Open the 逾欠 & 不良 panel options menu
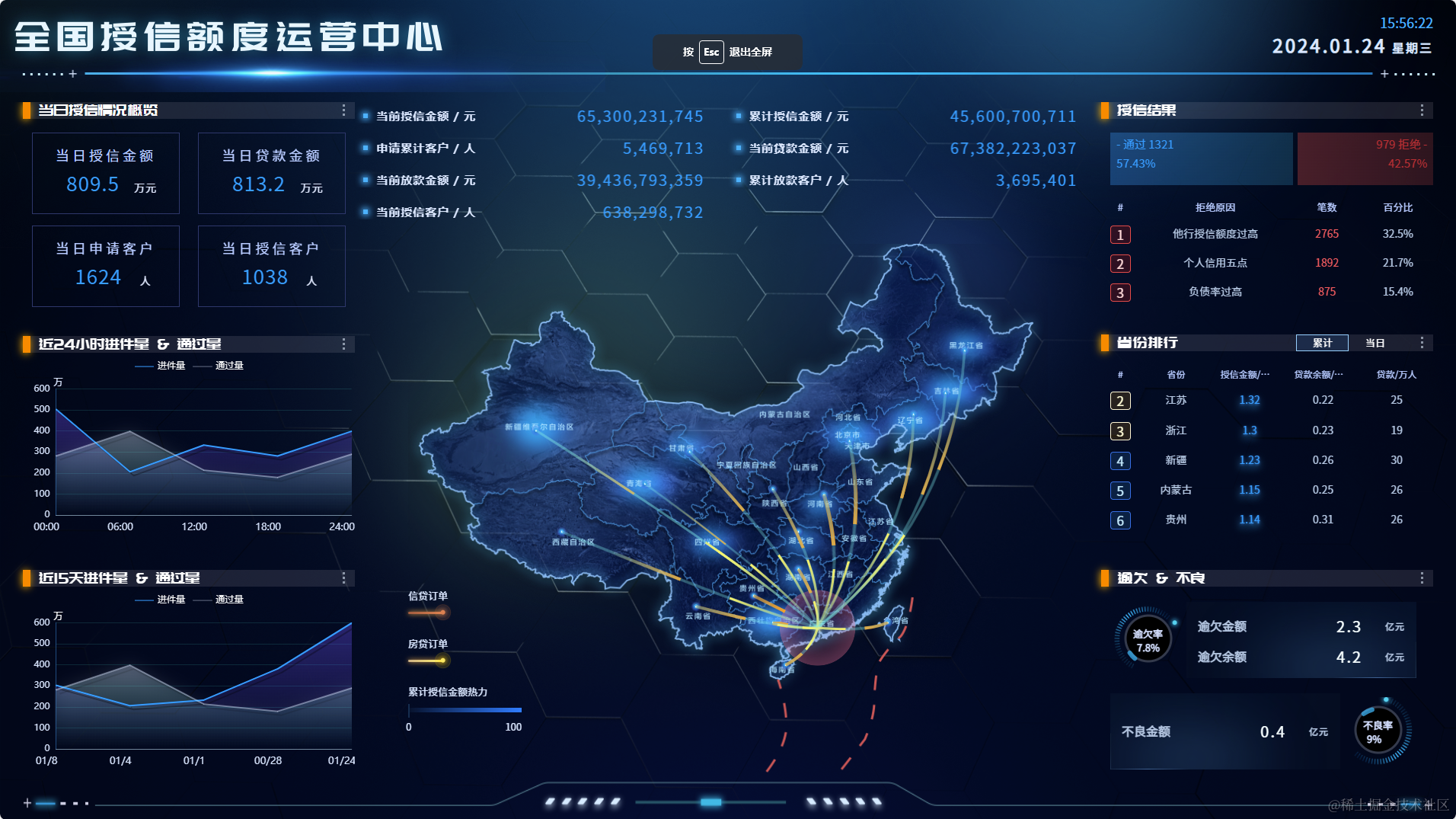 pos(1422,578)
